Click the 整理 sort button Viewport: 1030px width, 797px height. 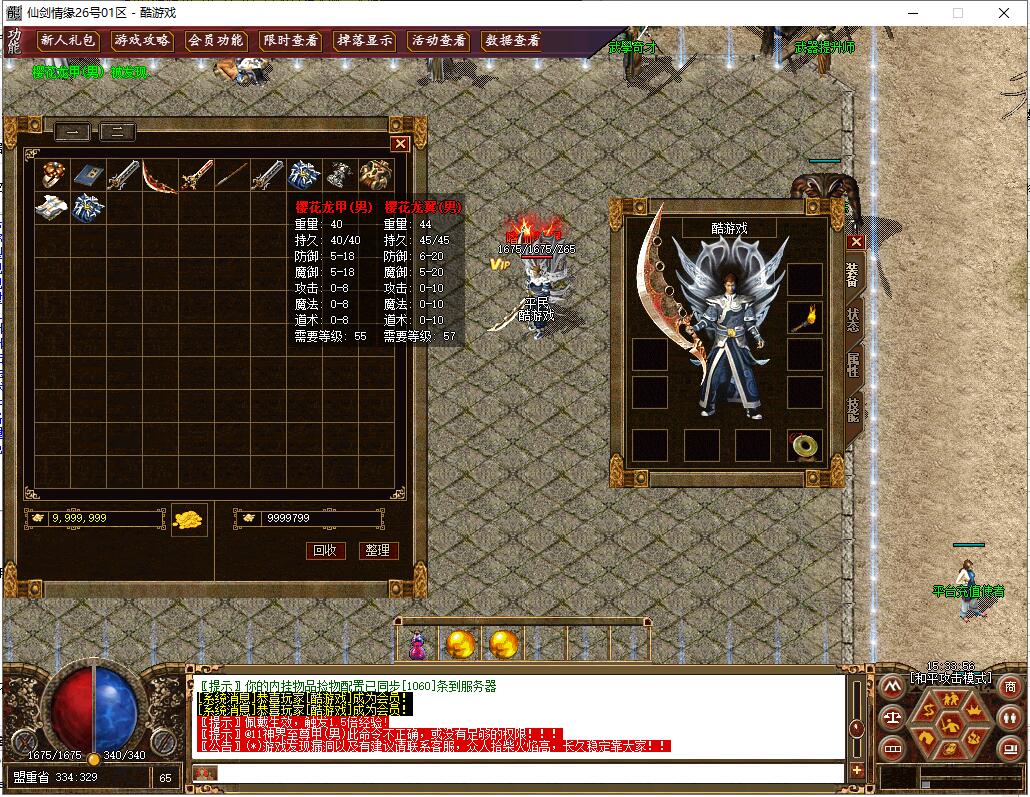377,551
